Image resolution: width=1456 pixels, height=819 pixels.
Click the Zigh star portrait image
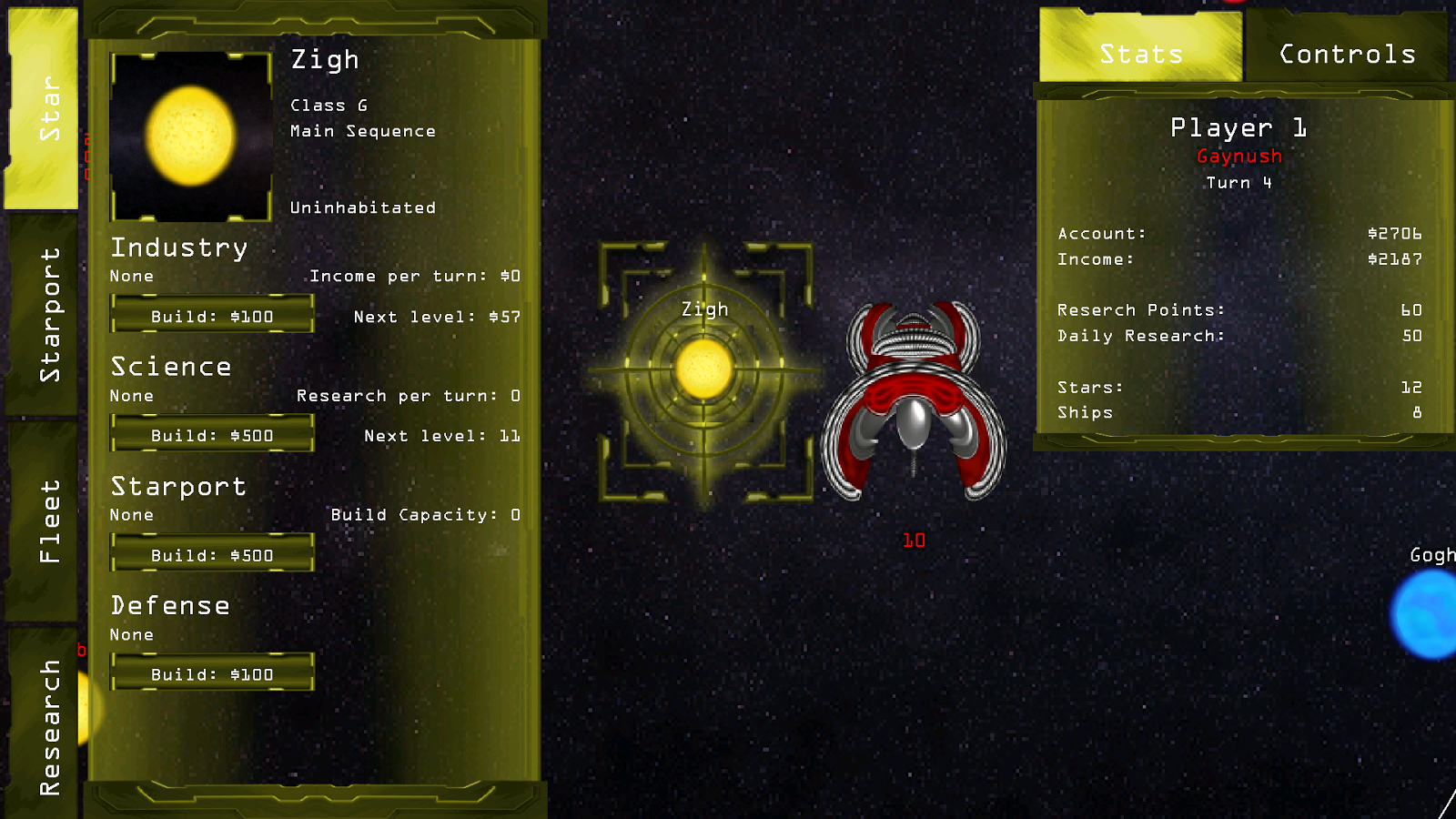[x=189, y=136]
